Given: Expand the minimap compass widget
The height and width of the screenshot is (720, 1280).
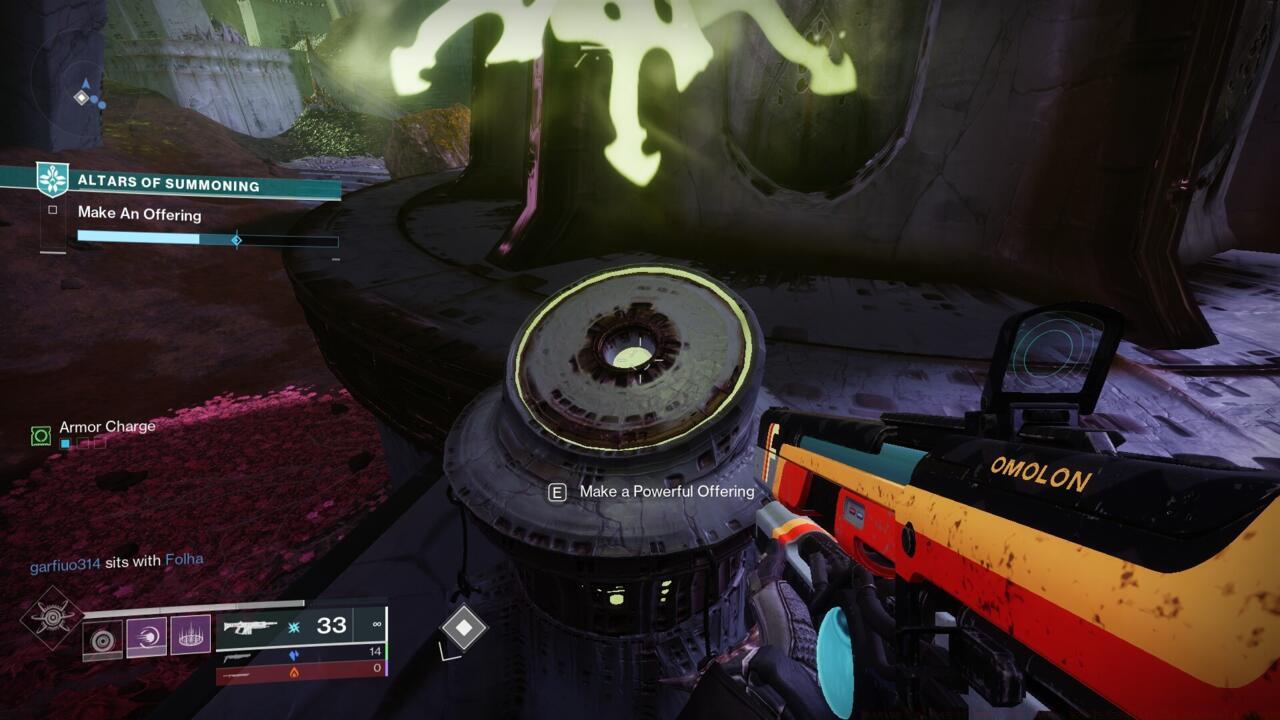Looking at the screenshot, I should click(x=80, y=95).
